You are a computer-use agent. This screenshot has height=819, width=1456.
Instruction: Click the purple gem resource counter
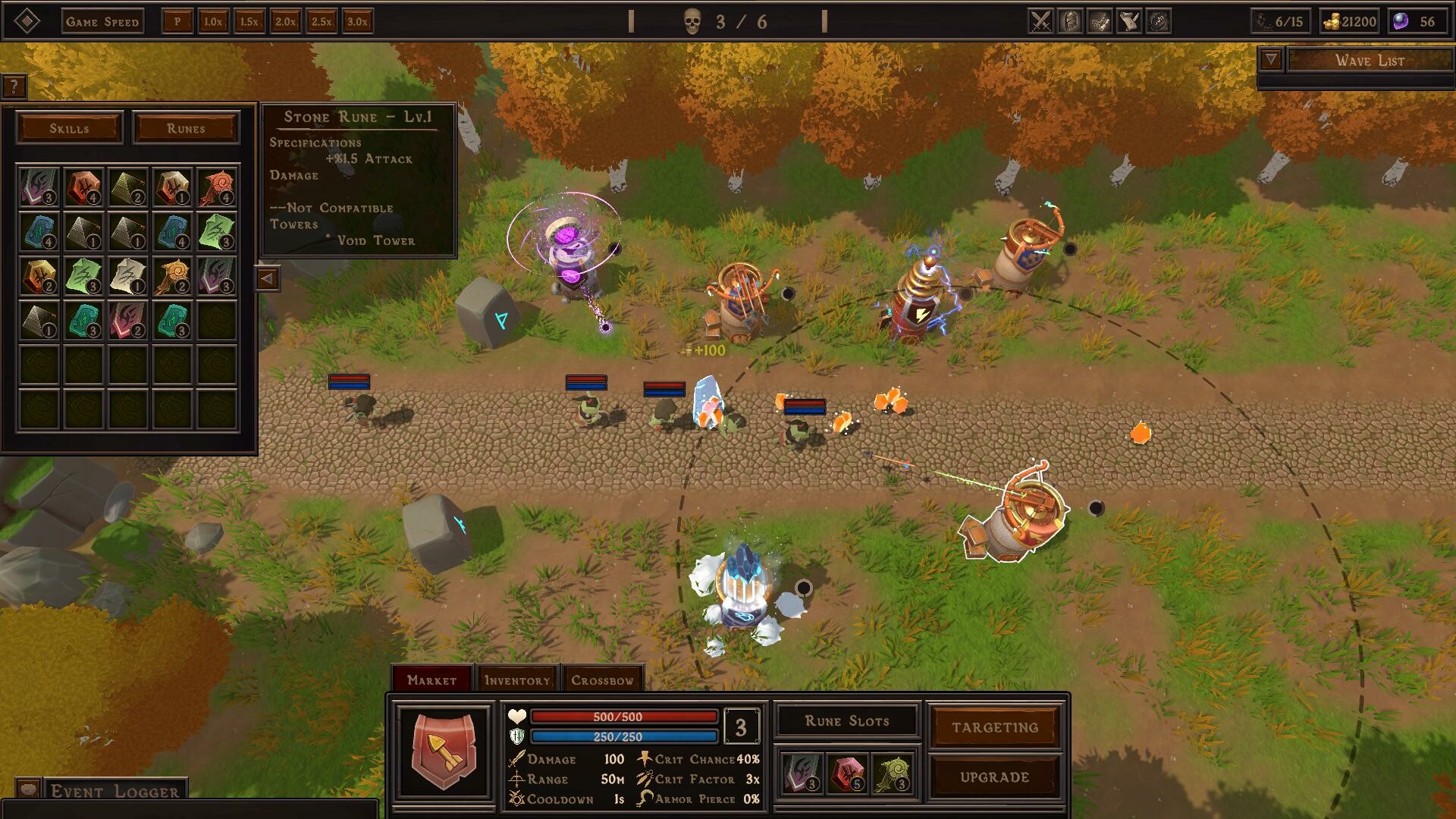coord(1415,21)
